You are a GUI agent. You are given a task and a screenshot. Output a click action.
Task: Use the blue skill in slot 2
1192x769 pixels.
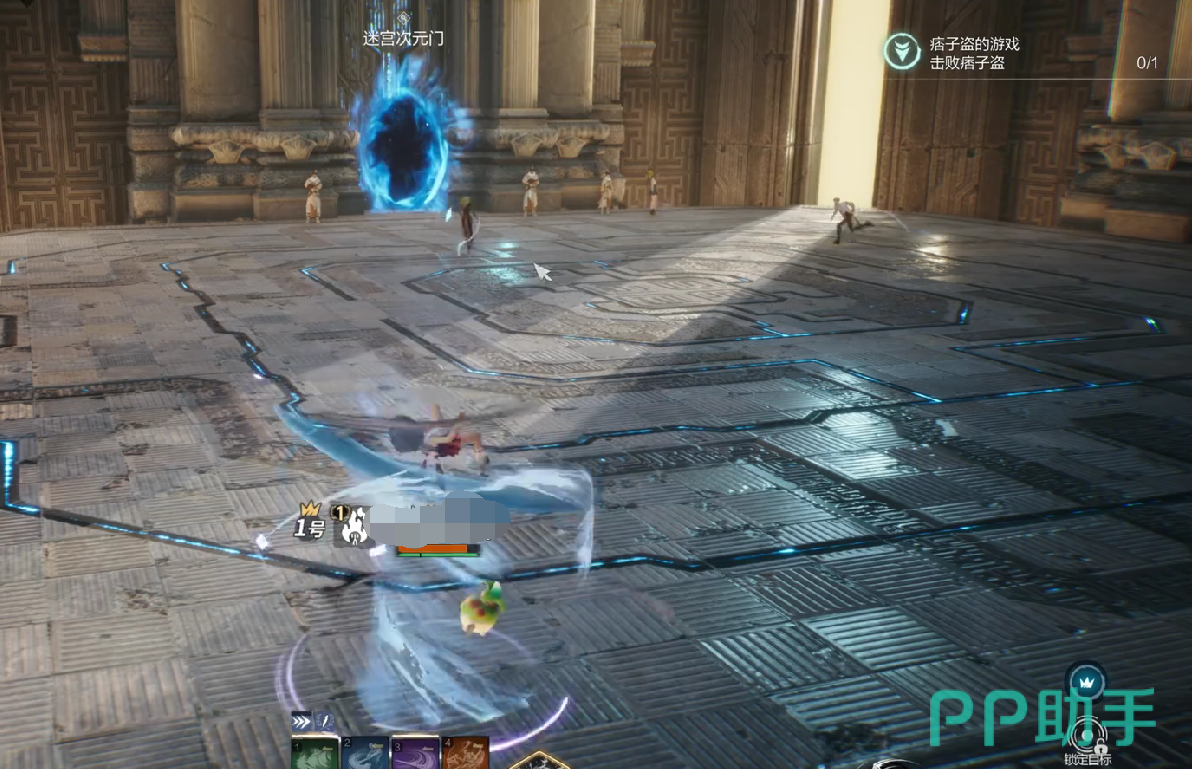coord(364,753)
